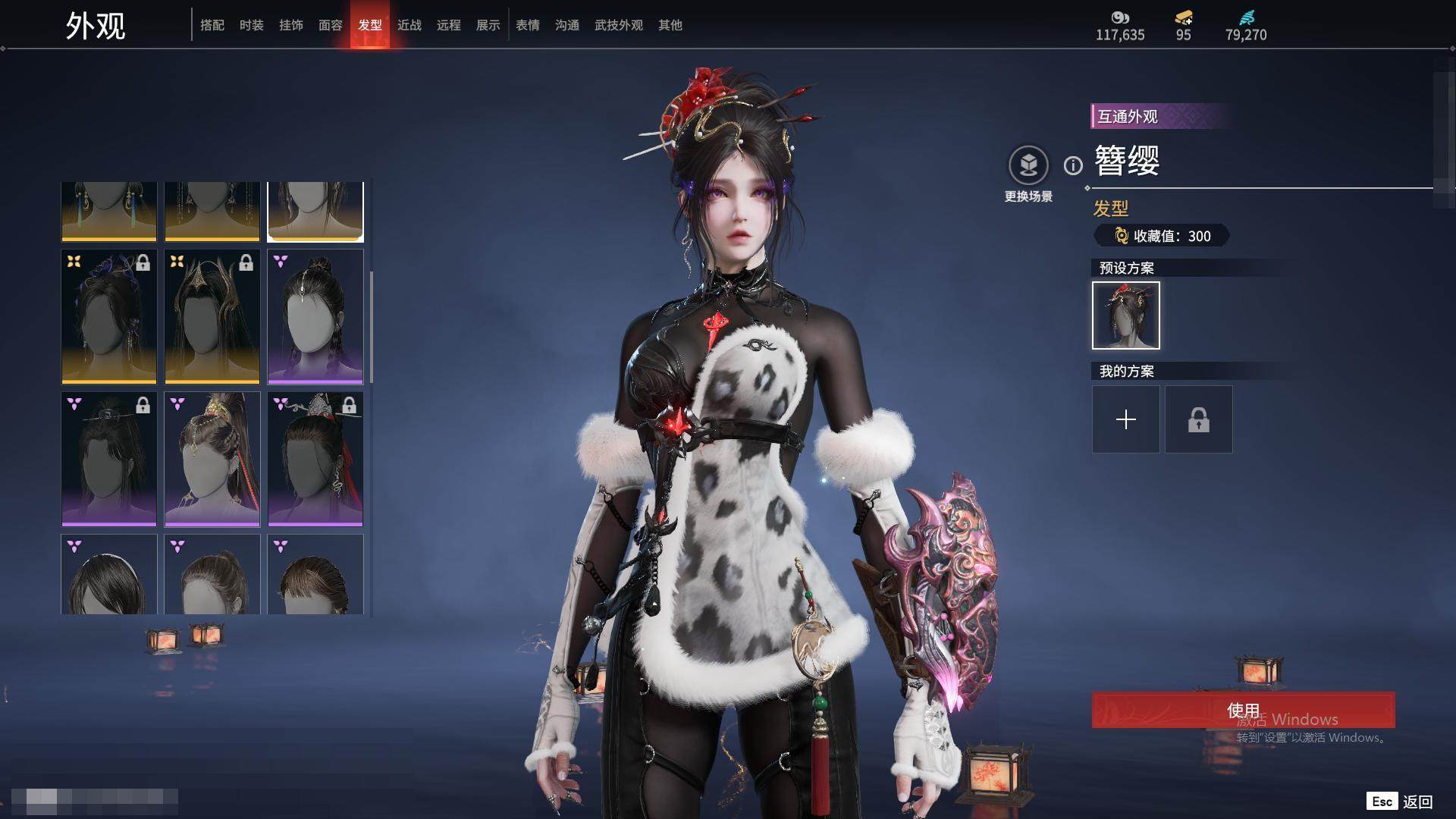Image resolution: width=1456 pixels, height=819 pixels.
Task: Go to the 面容 face tab
Action: [331, 25]
